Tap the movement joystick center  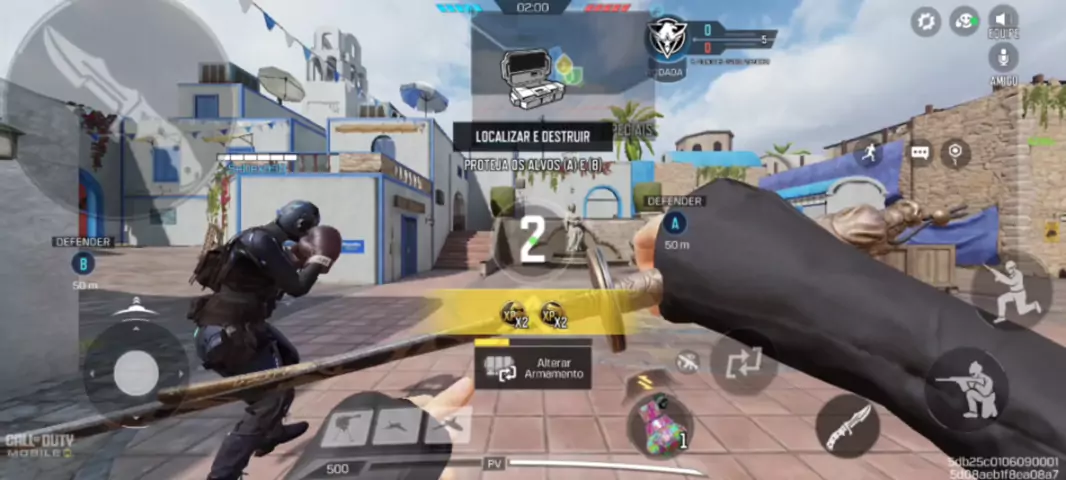pyautogui.click(x=135, y=374)
